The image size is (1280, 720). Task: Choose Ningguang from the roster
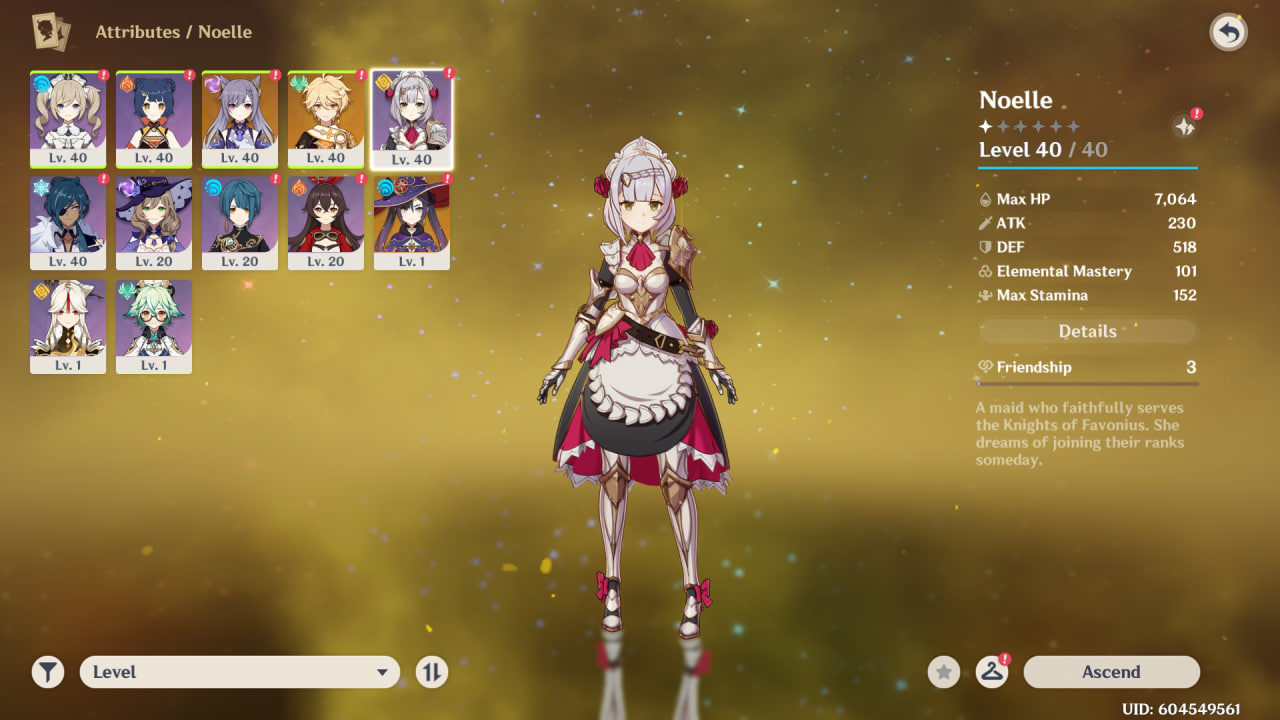click(68, 327)
